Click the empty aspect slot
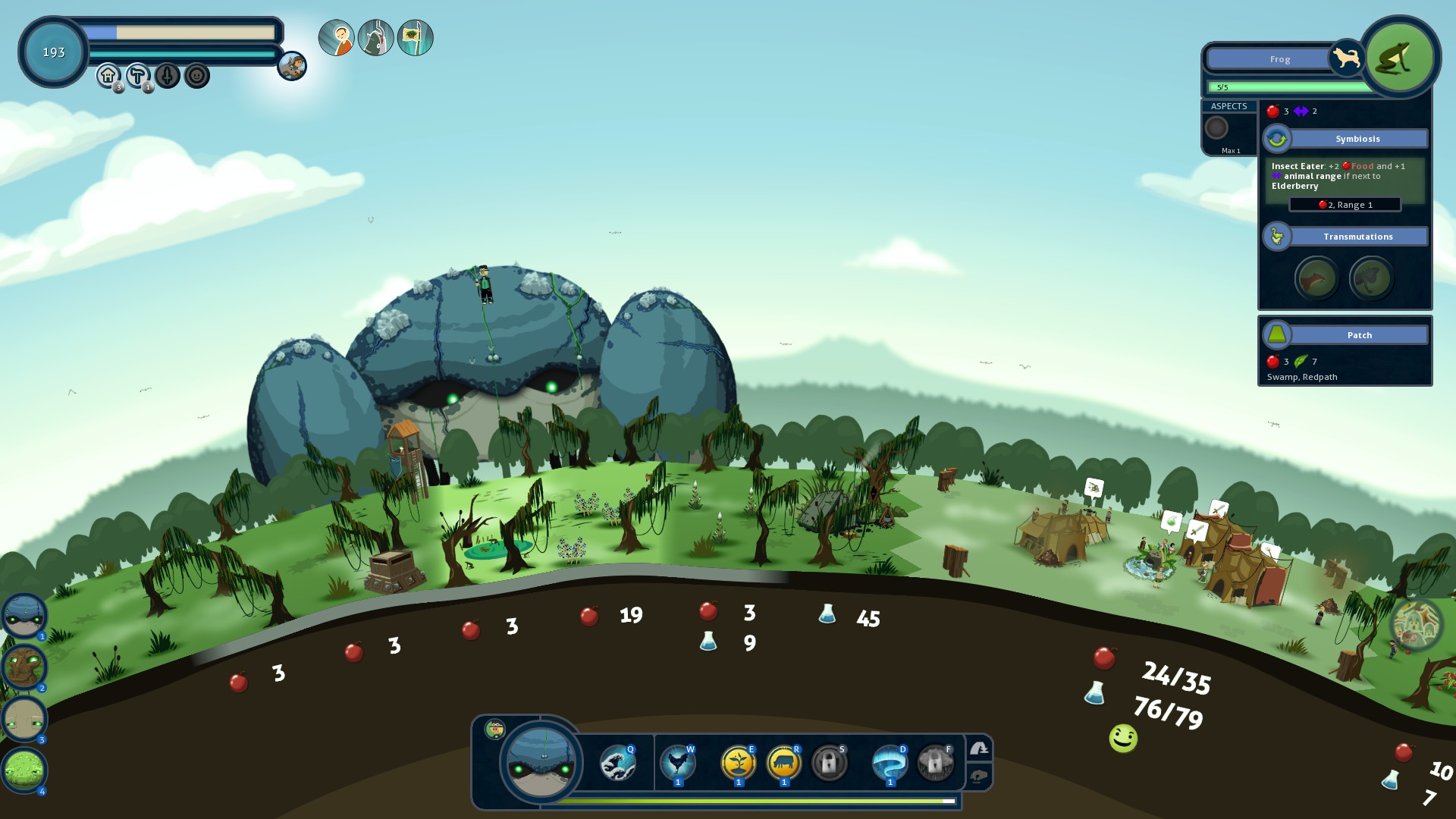The height and width of the screenshot is (819, 1456). coord(1216,127)
